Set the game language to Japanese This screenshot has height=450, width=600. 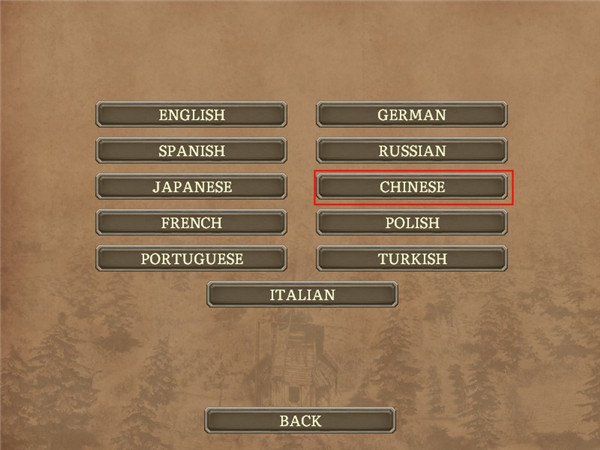tap(191, 187)
